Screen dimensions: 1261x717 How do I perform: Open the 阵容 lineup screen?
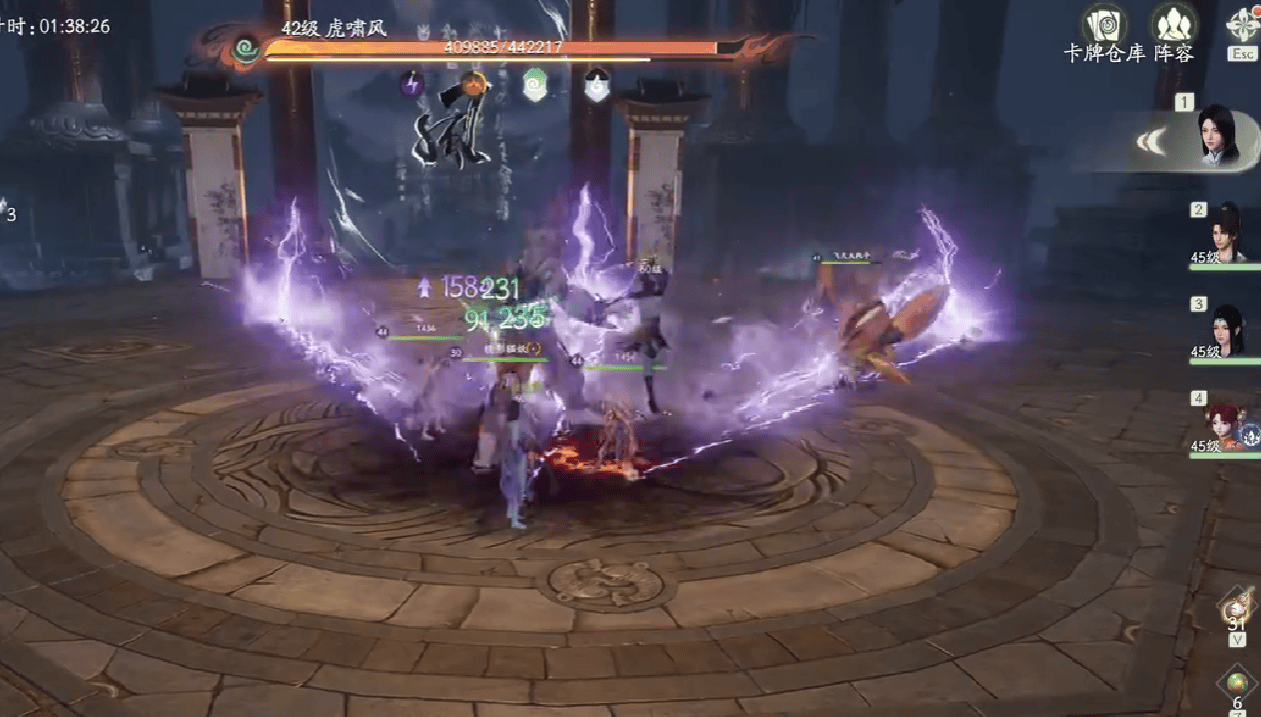(x=1174, y=24)
